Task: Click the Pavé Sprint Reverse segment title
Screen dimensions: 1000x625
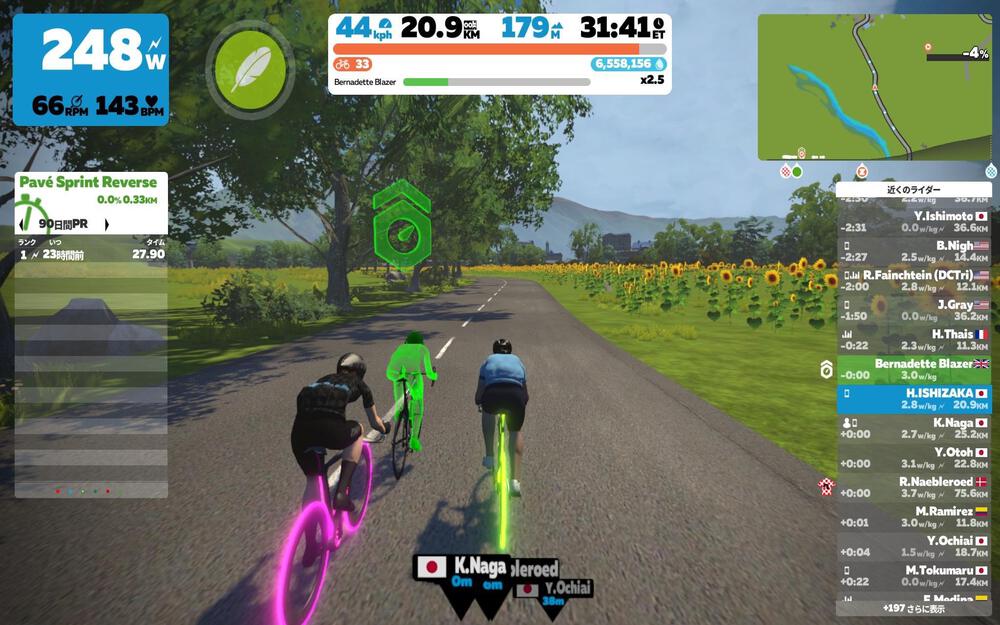Action: (x=88, y=182)
